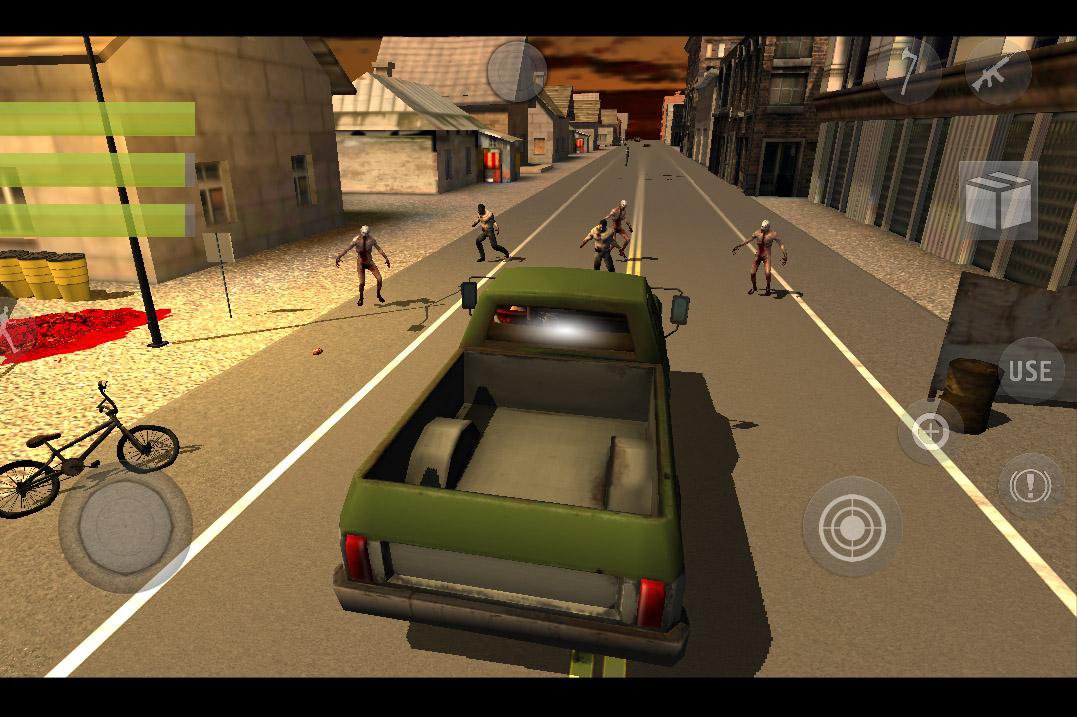Tap the round button at top center
The image size is (1077, 717).
pos(517,71)
